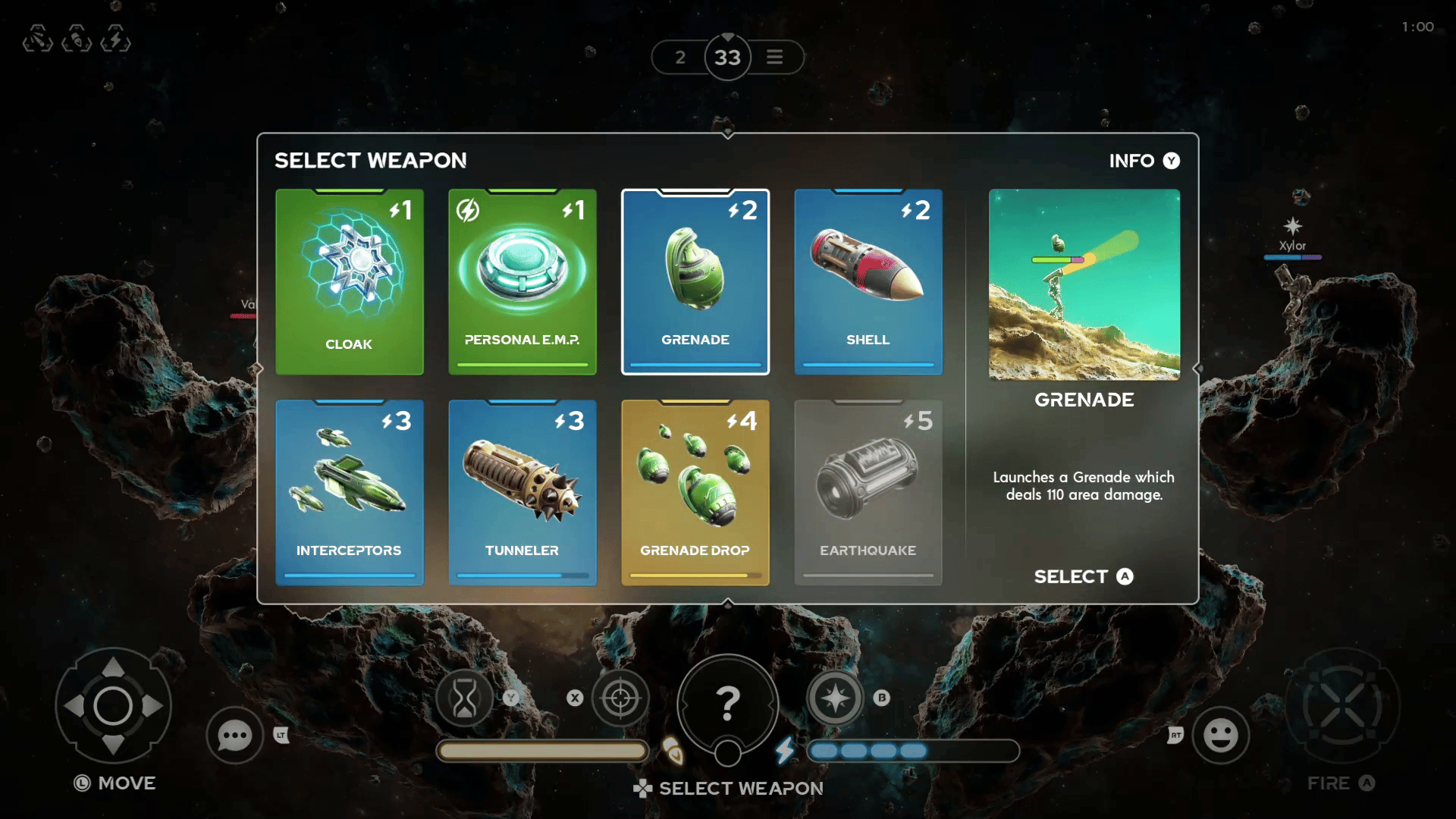The width and height of the screenshot is (1456, 819).
Task: Open the top hamburger menu
Action: pos(774,57)
